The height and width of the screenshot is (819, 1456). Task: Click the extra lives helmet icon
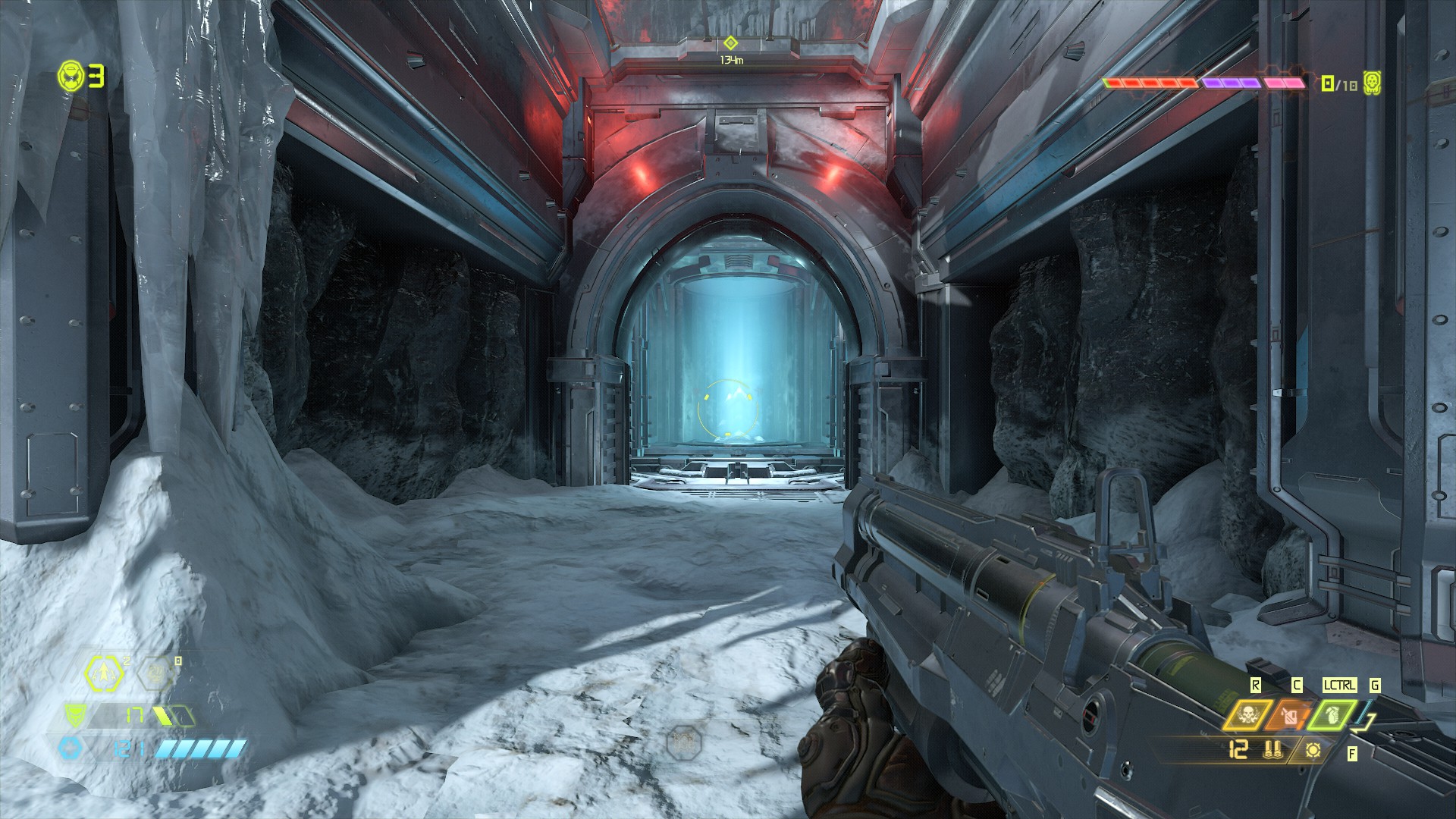point(71,76)
